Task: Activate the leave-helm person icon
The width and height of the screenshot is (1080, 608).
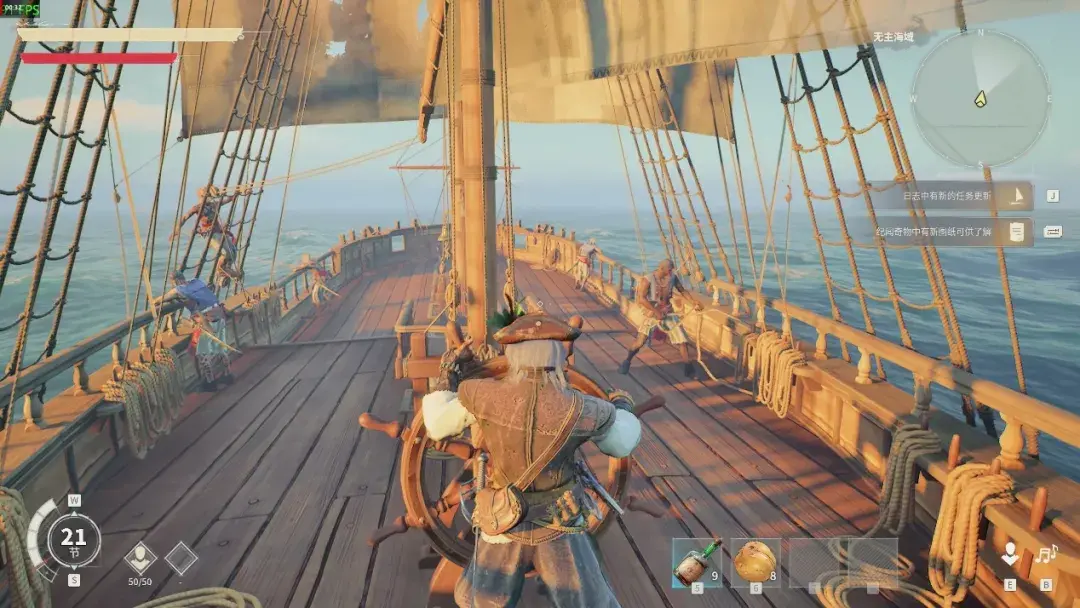Action: tap(1011, 554)
